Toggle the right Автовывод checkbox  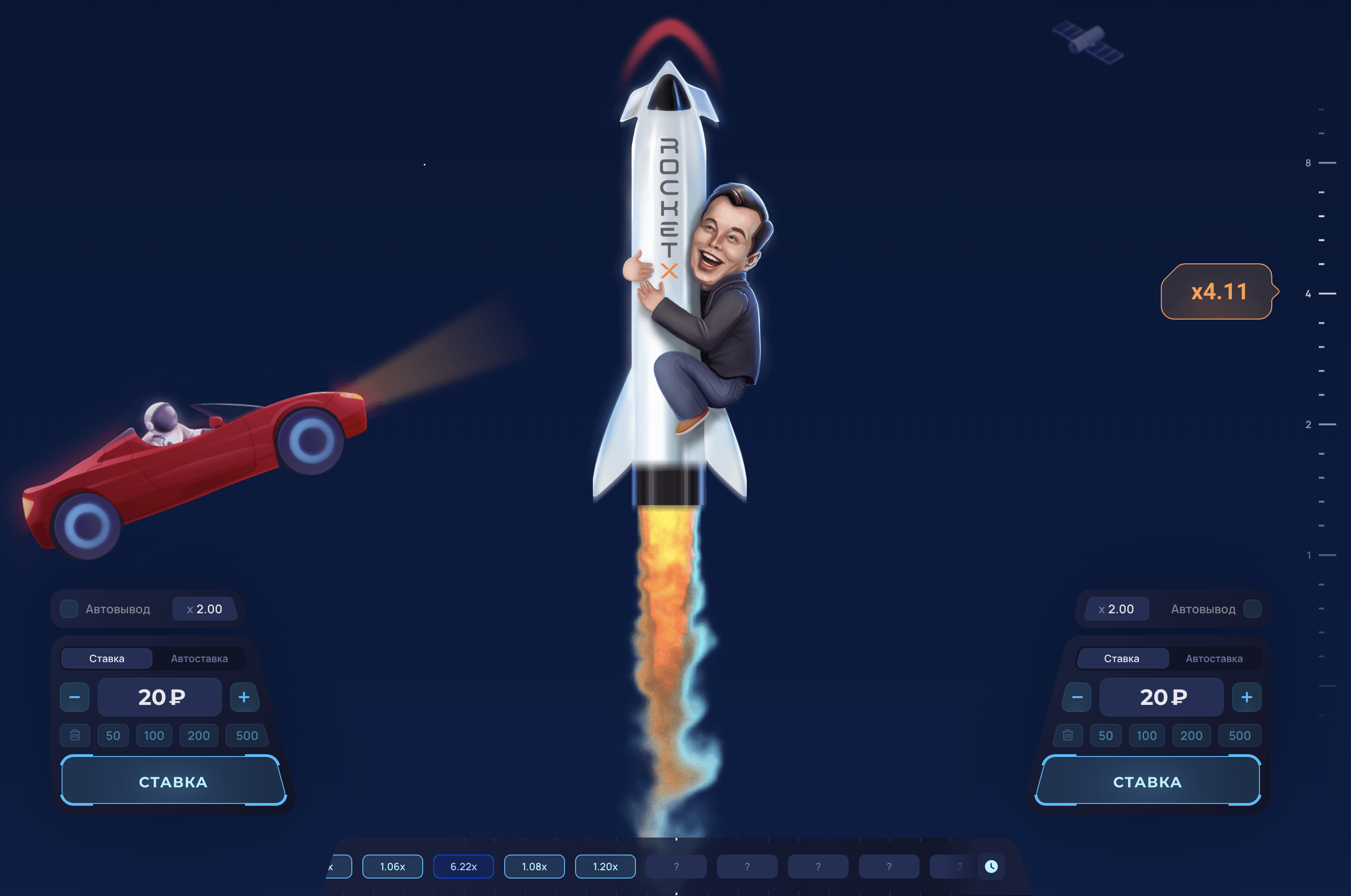point(1252,609)
